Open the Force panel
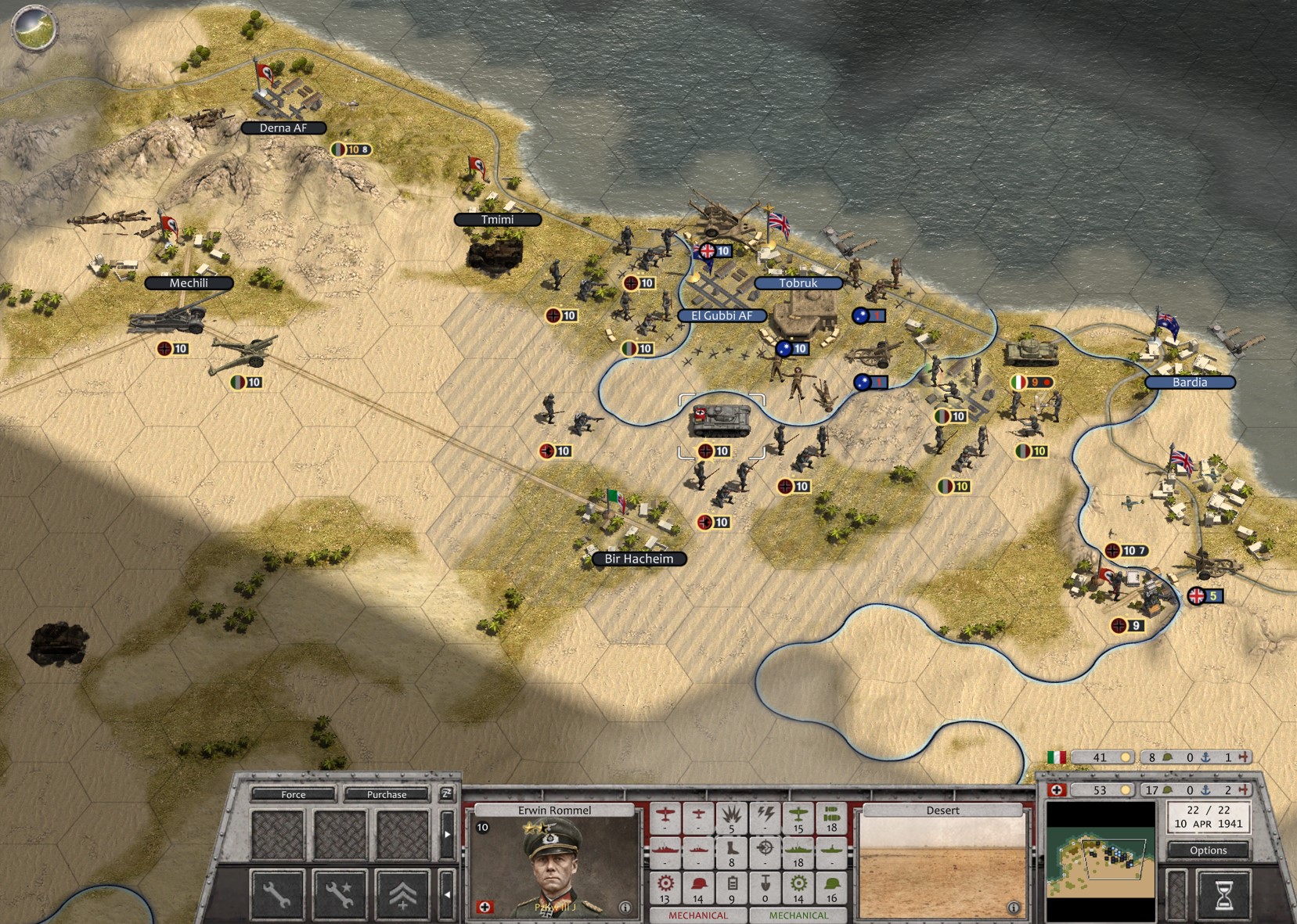Screen dimensions: 1297x924 click(294, 794)
